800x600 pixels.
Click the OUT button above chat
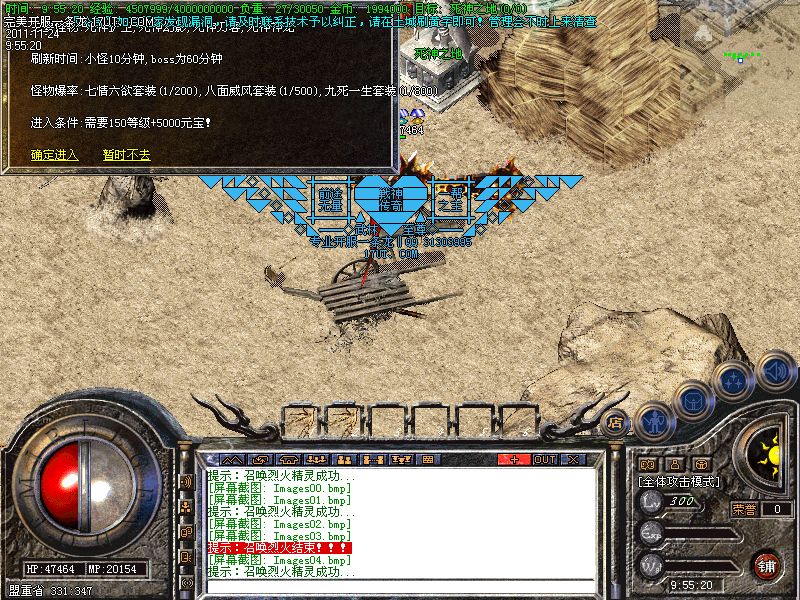[x=544, y=459]
